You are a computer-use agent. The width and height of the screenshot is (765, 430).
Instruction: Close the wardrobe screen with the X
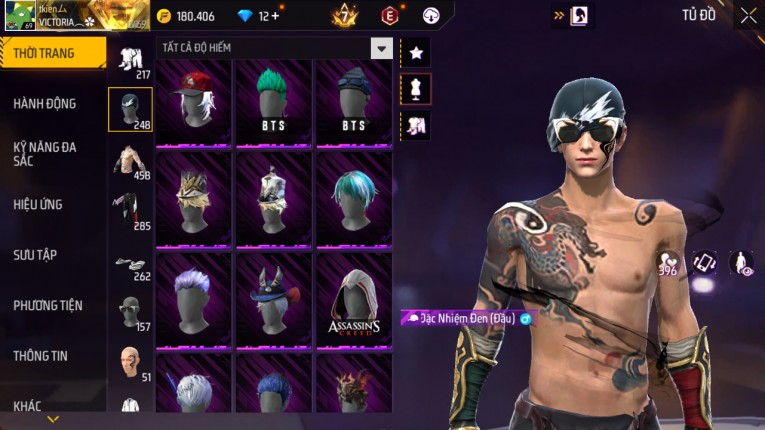click(748, 15)
